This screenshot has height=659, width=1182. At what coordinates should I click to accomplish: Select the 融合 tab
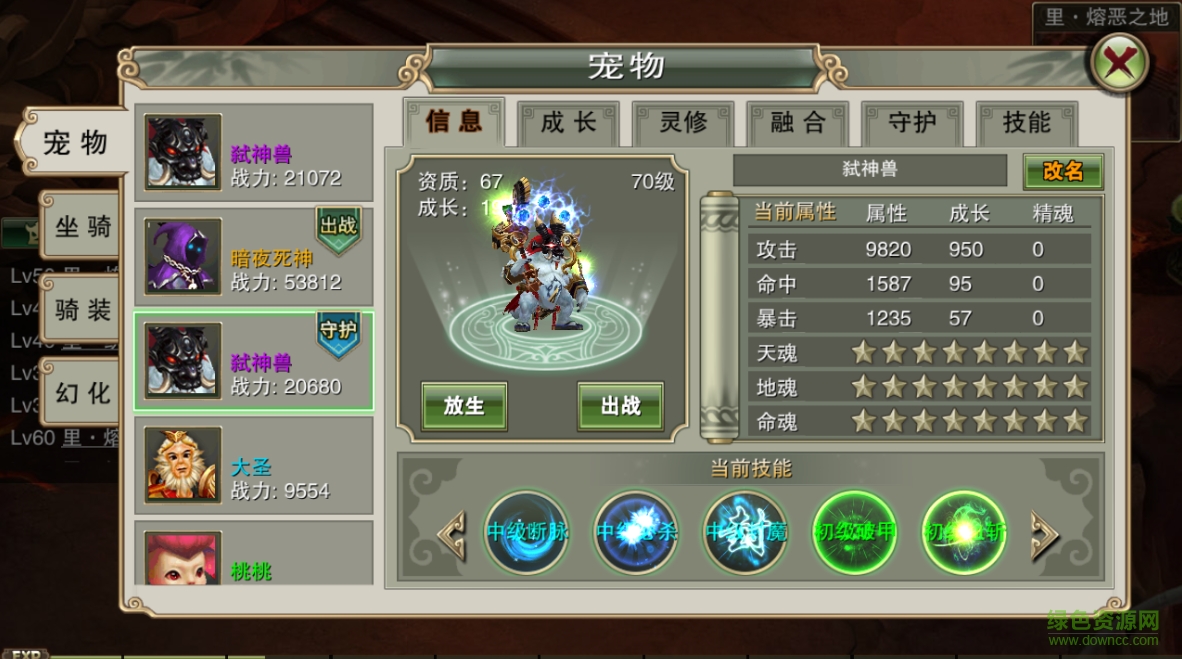pyautogui.click(x=798, y=123)
